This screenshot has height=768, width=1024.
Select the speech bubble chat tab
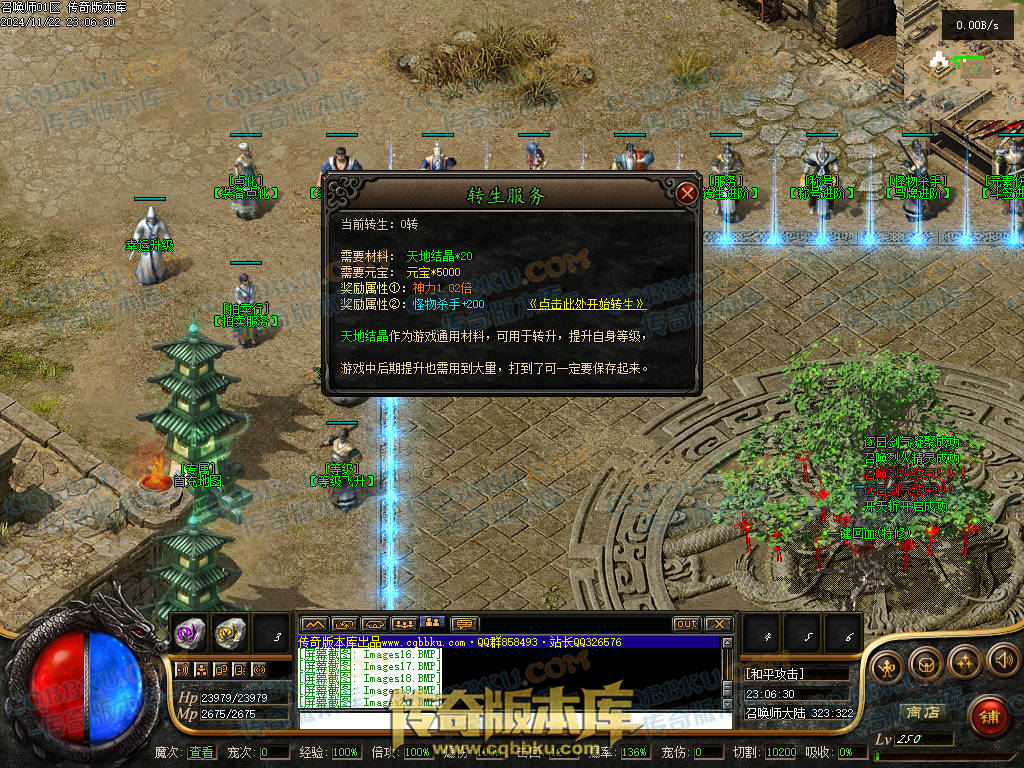[465, 624]
